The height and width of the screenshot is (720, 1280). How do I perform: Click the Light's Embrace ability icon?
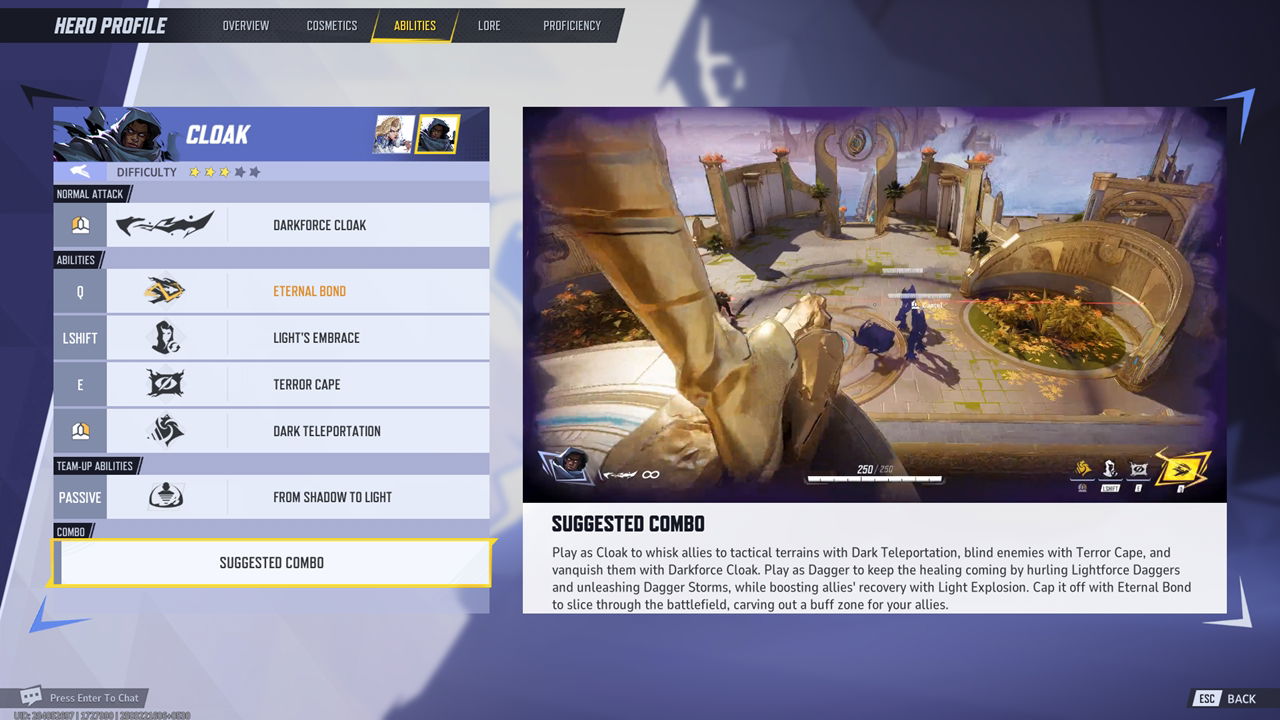click(165, 337)
